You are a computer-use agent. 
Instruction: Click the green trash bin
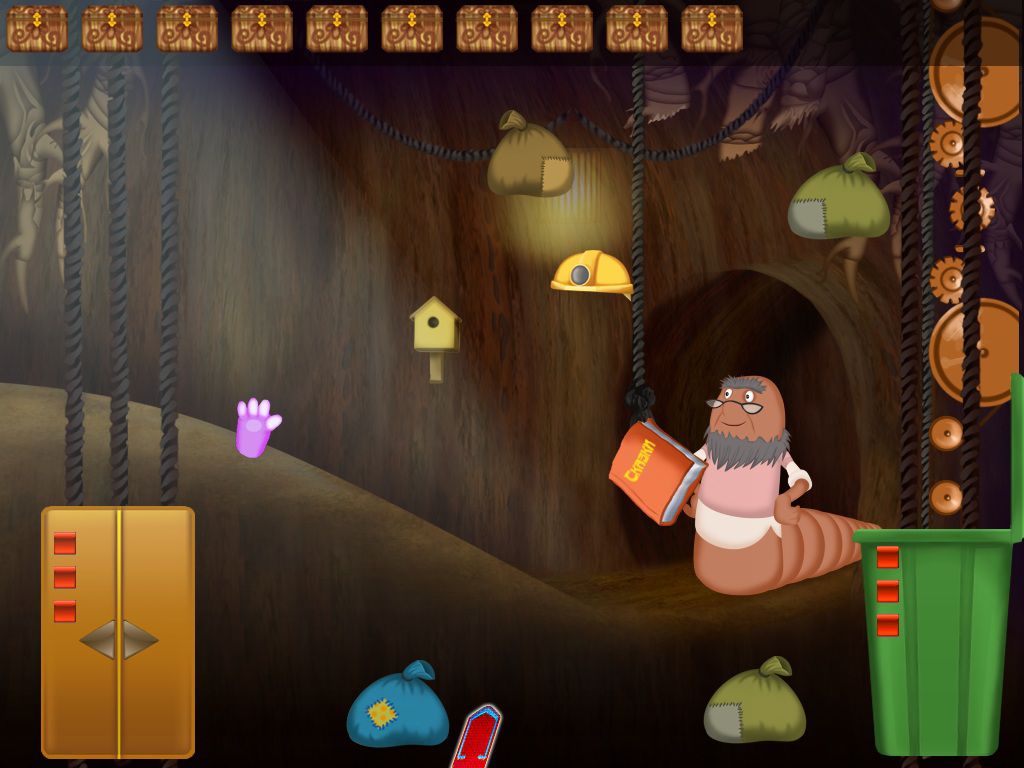(x=936, y=640)
